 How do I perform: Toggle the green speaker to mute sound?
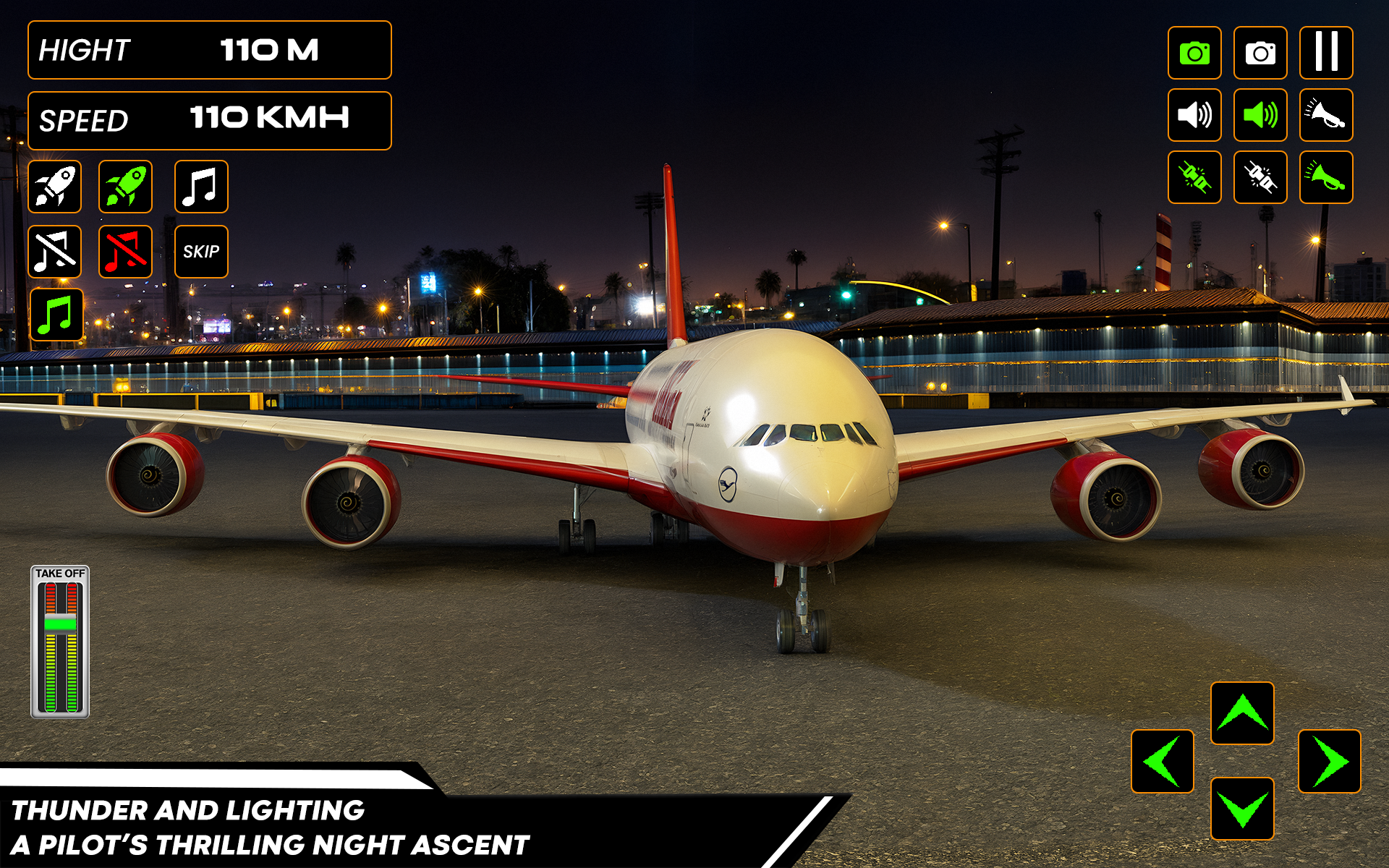(1260, 115)
